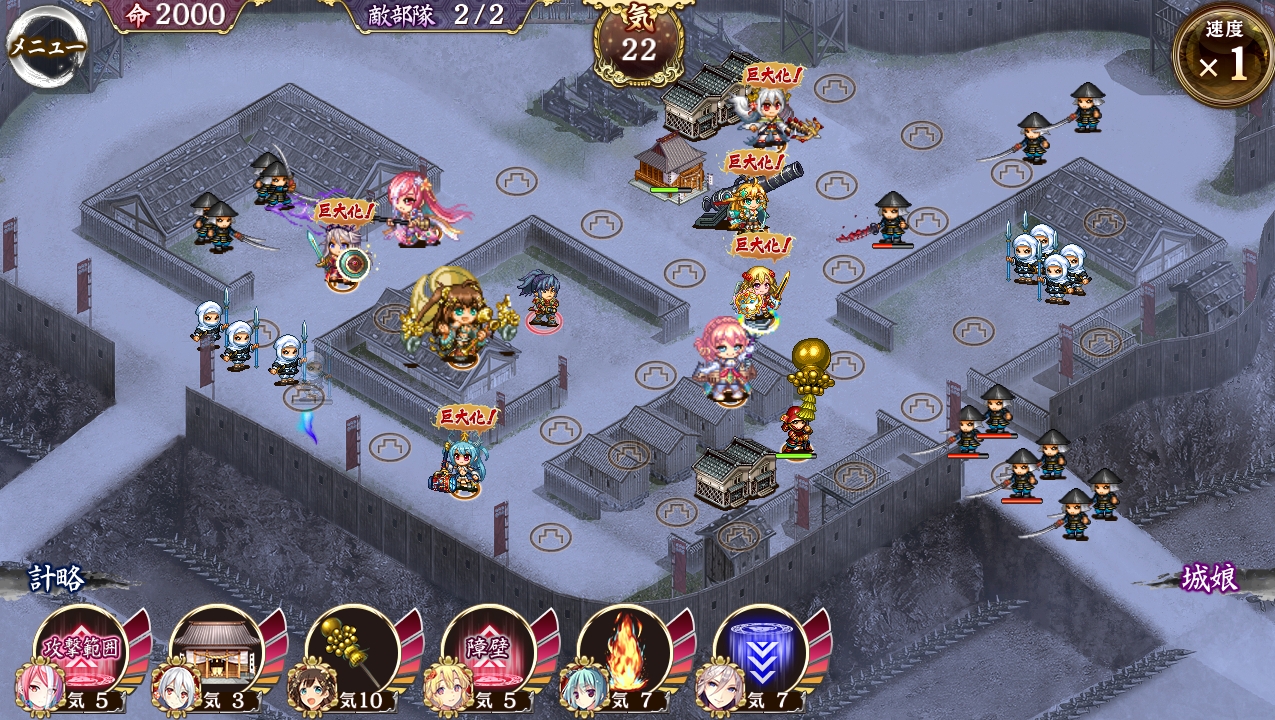Open the 計略 strategy panel label

click(57, 578)
